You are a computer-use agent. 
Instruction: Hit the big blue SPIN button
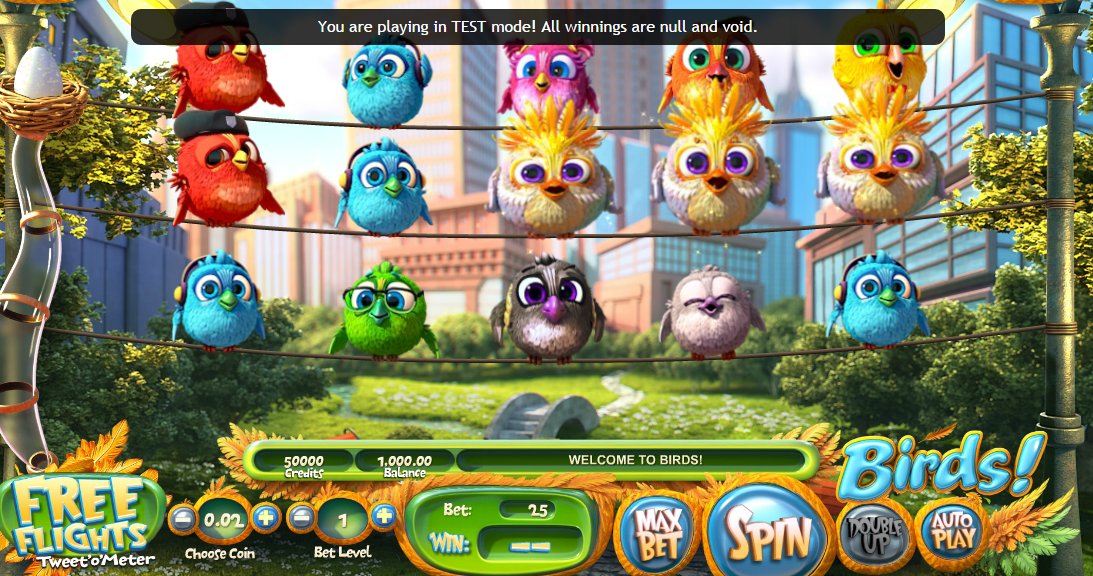[x=768, y=531]
